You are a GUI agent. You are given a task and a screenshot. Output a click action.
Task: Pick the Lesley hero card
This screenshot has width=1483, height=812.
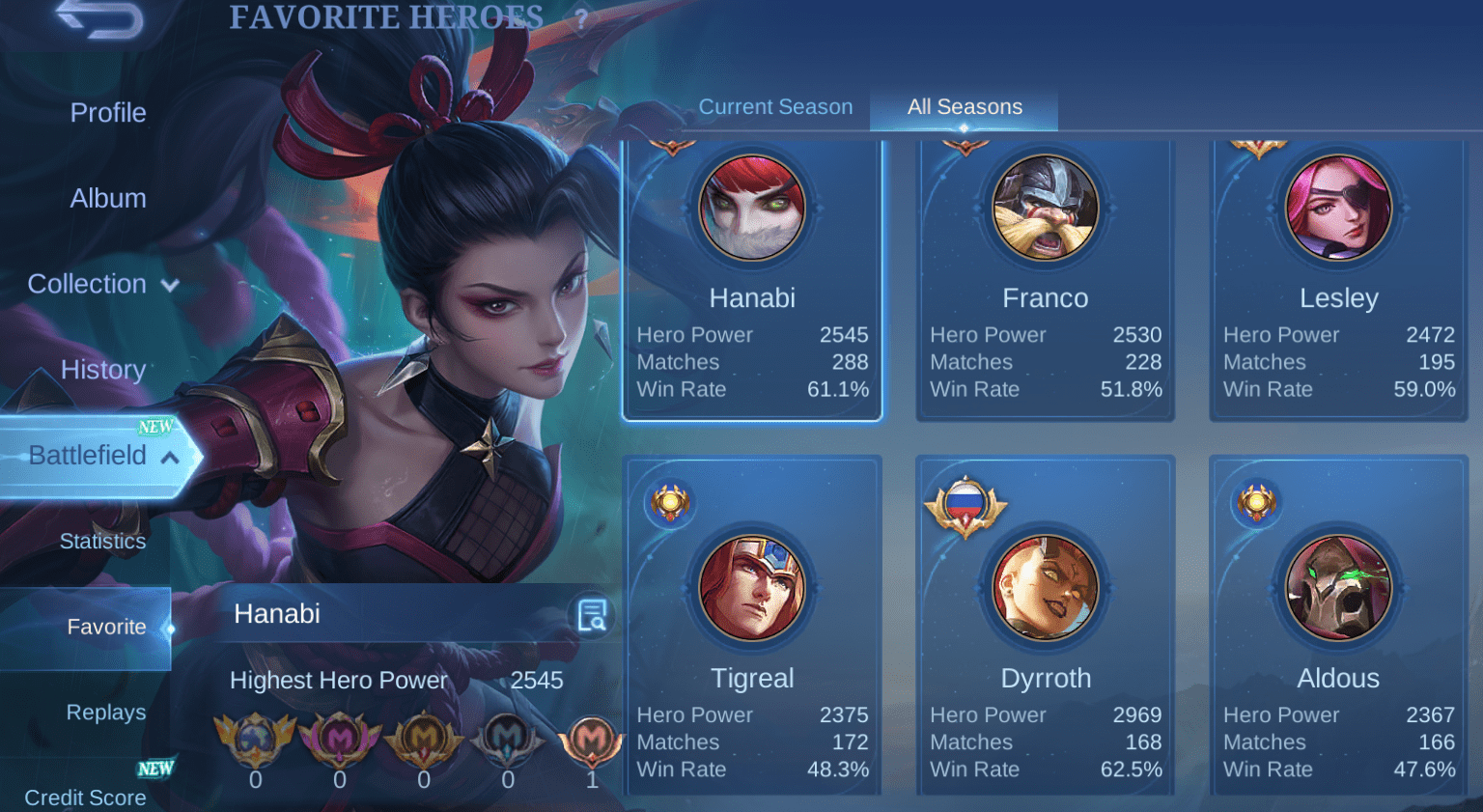pyautogui.click(x=1338, y=280)
